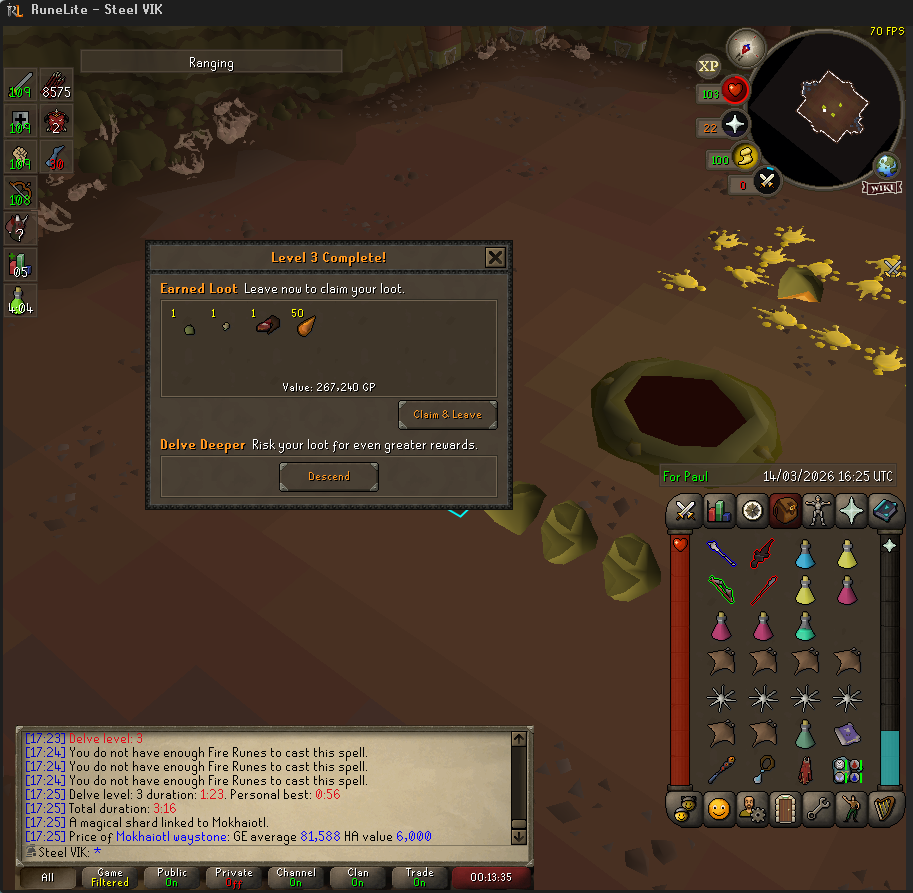The height and width of the screenshot is (893, 913).
Task: Click the compass to face north
Action: pos(745,45)
